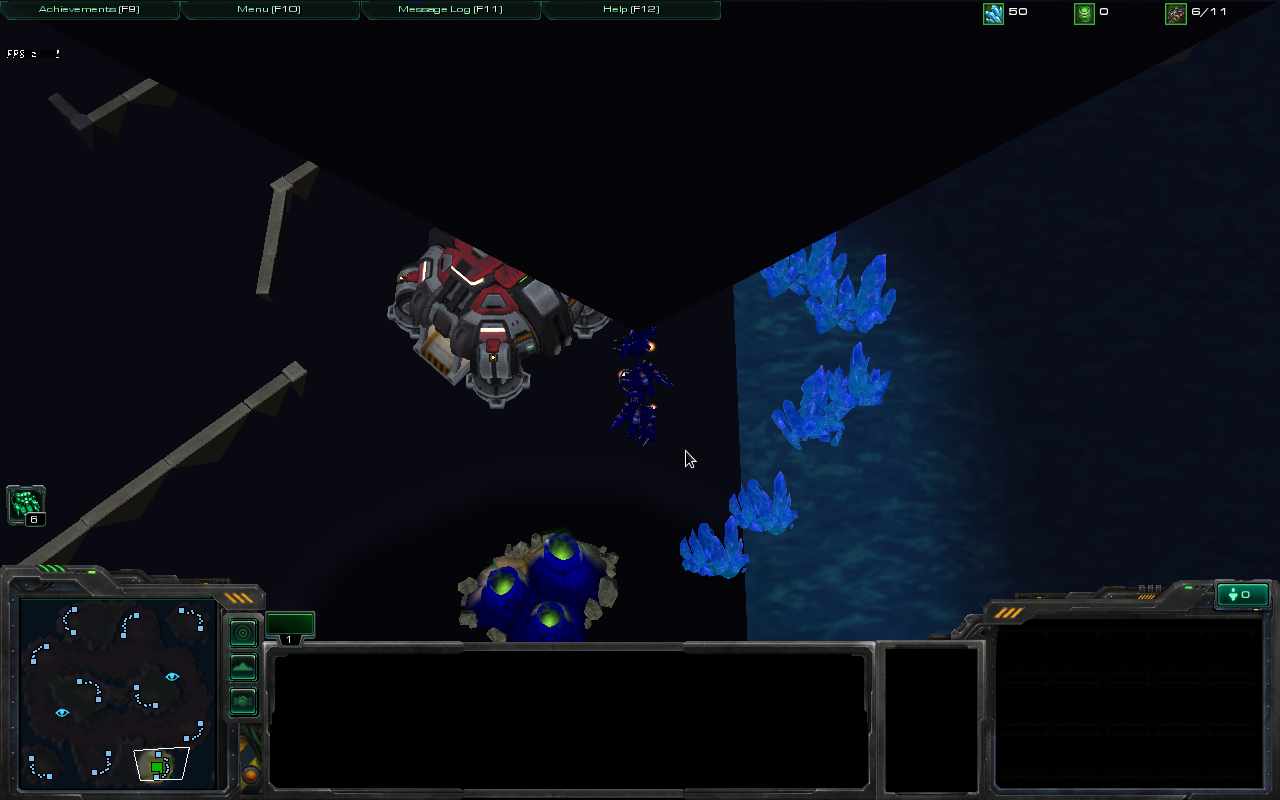Open the game Menu
Screen dimensions: 1280x800
(270, 10)
